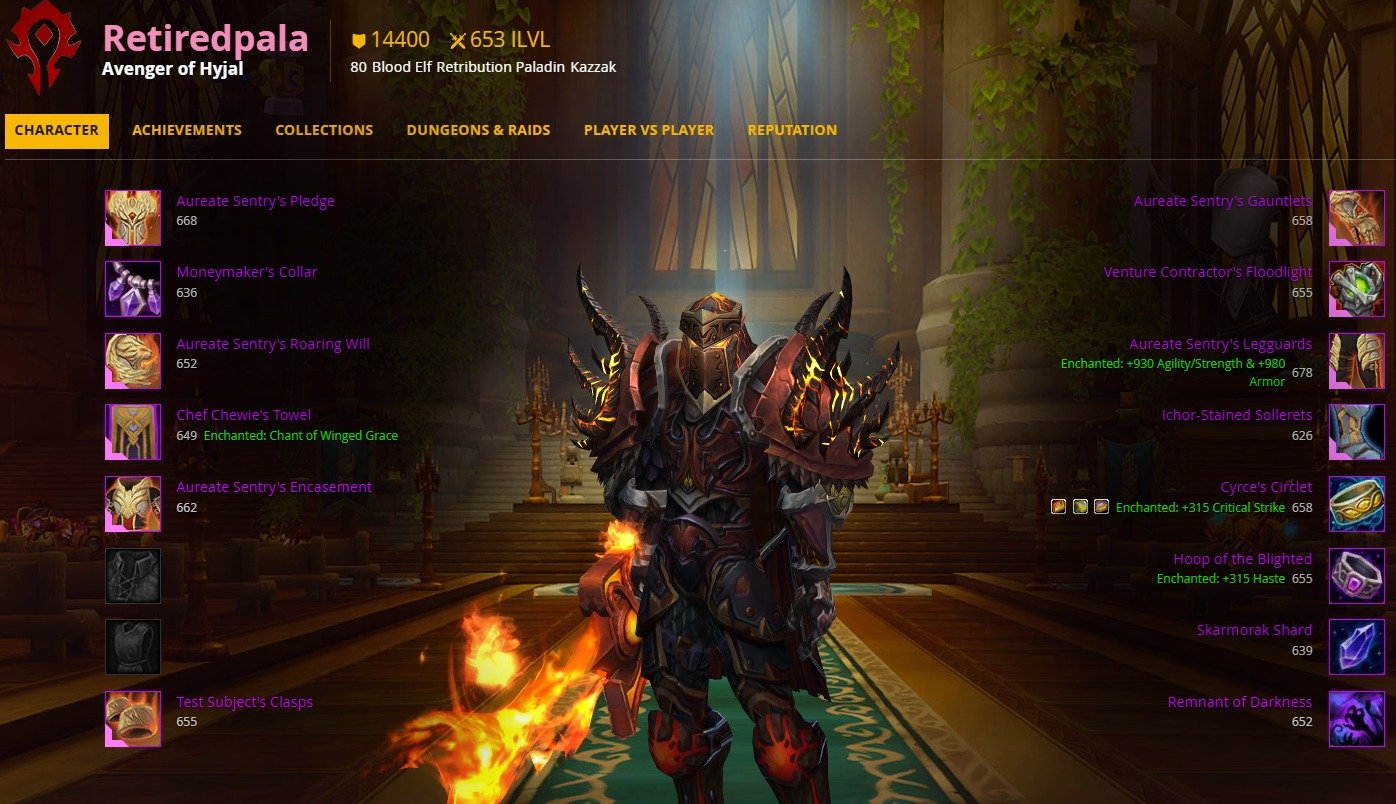Open the Ichor-Stained Sollerets item link
Screen dimensions: 1396x804
click(x=1236, y=415)
